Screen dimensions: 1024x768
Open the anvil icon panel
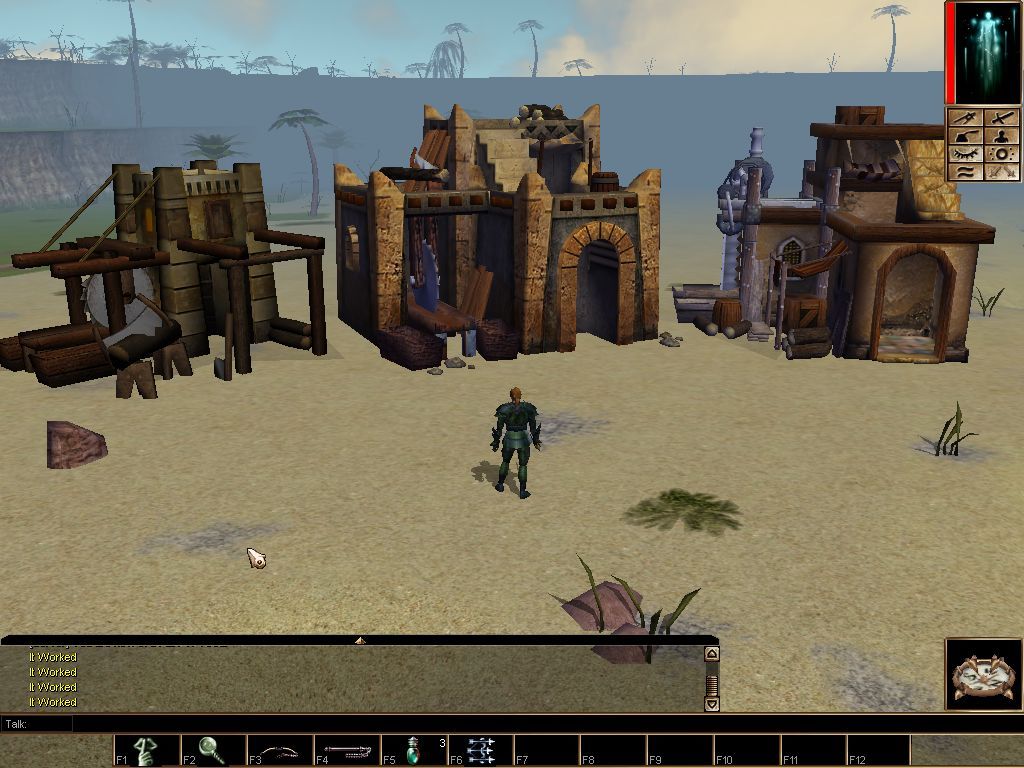click(x=965, y=136)
